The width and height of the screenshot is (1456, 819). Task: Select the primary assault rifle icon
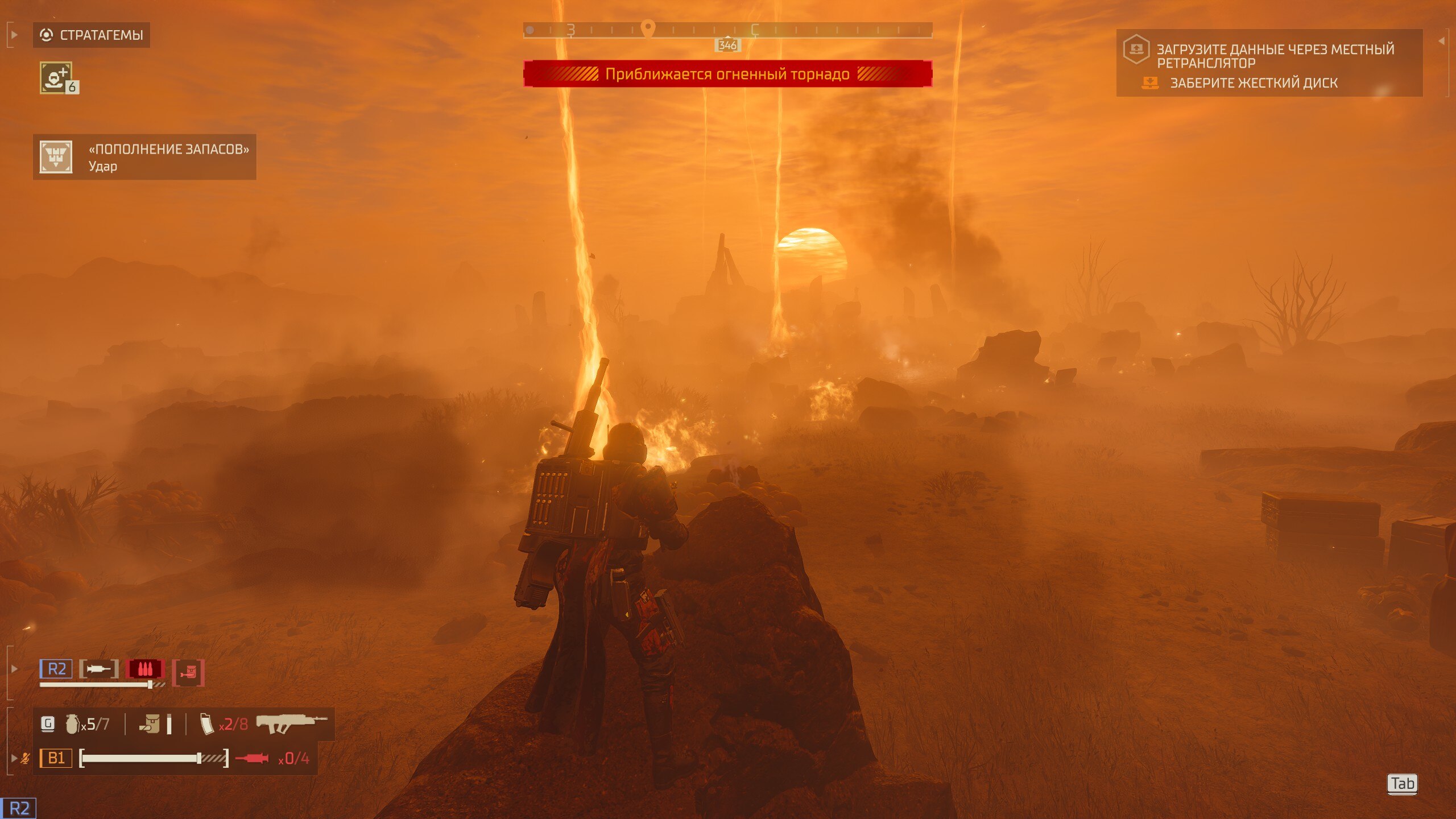[x=292, y=723]
